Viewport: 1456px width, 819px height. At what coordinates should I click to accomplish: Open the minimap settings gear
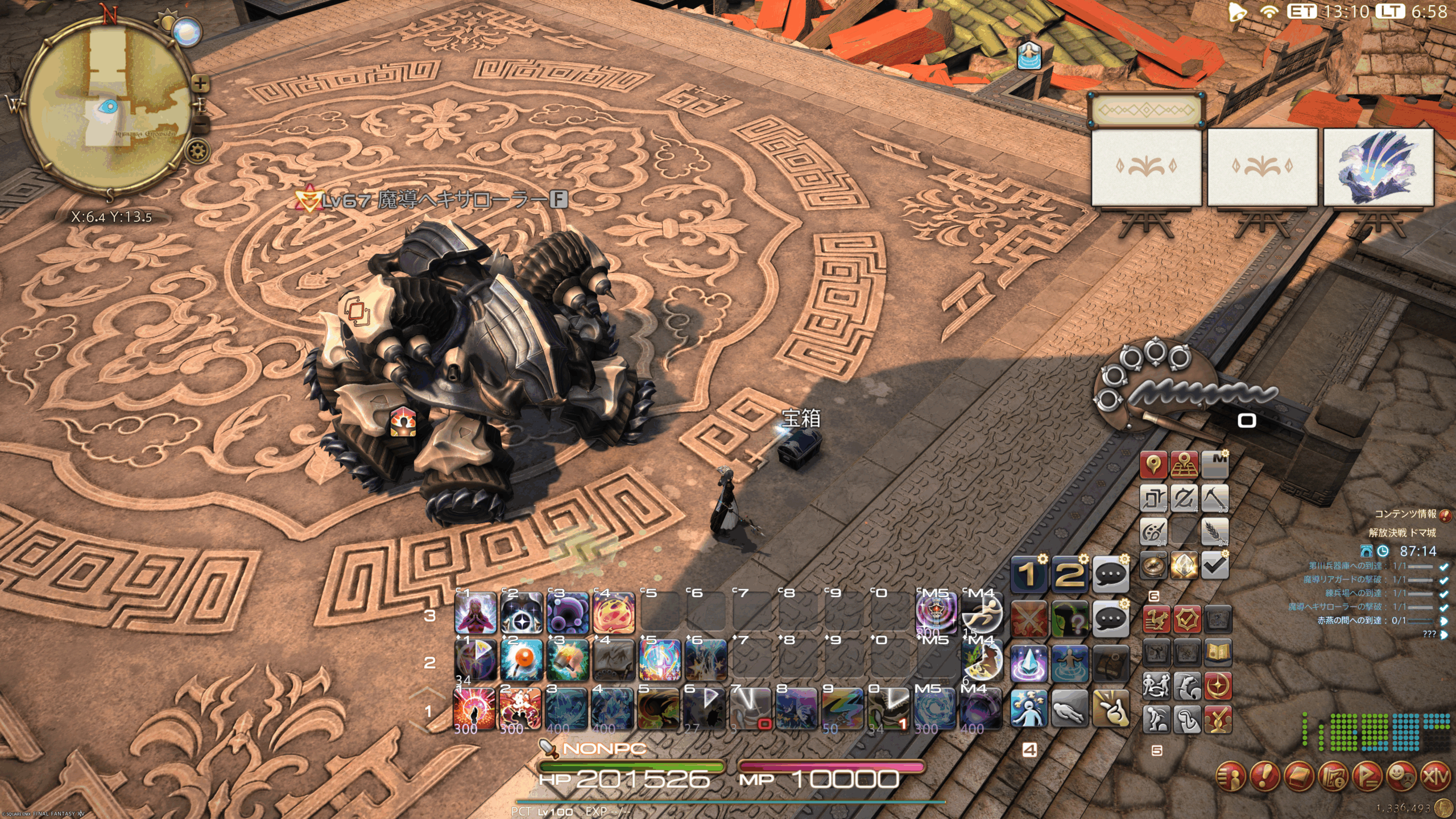tap(197, 152)
